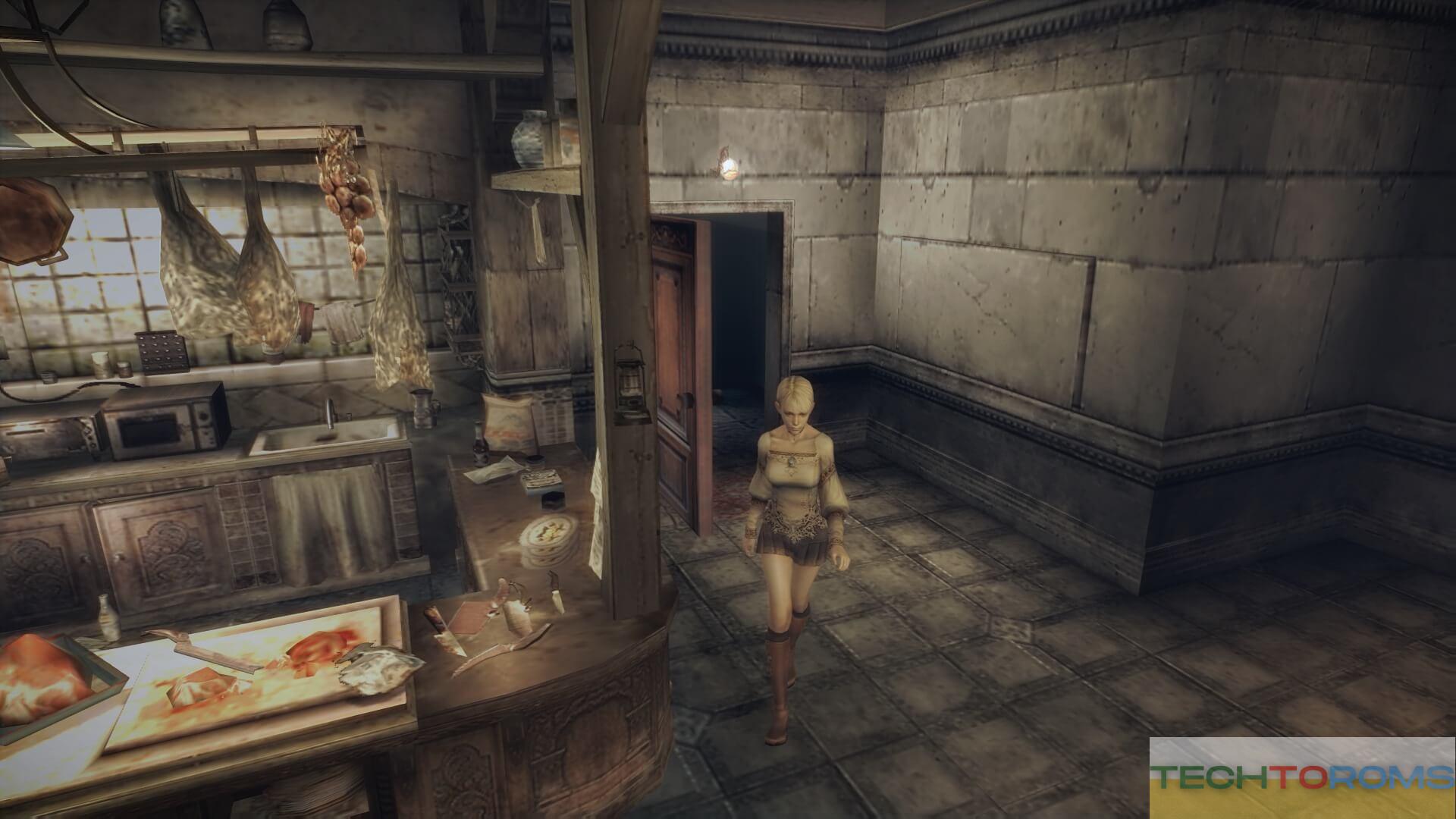1456x819 pixels.
Task: Click the TechToRoms watermark logo
Action: click(x=1301, y=777)
